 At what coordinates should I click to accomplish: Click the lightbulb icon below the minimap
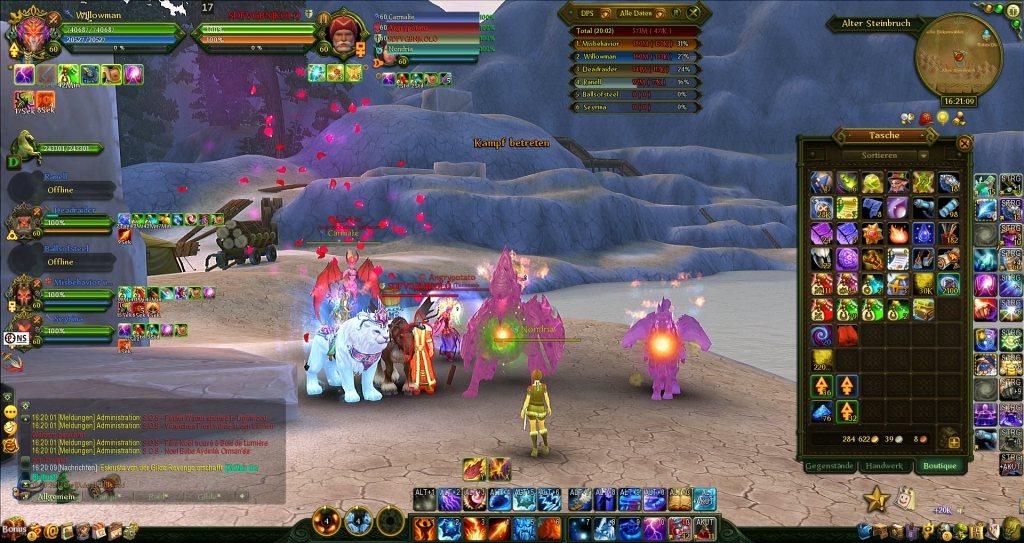pyautogui.click(x=942, y=118)
